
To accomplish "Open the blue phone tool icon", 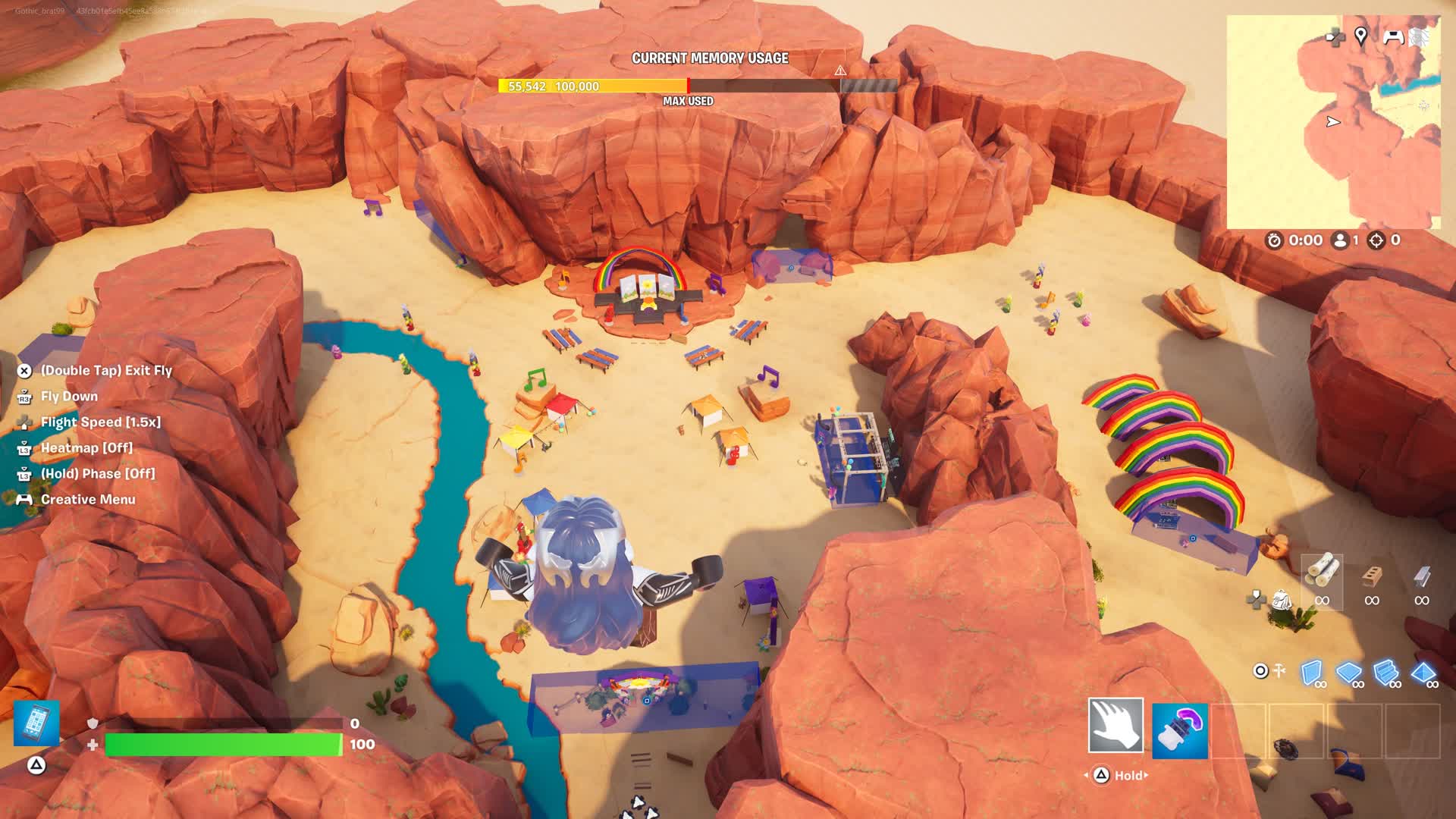I will click(x=36, y=723).
